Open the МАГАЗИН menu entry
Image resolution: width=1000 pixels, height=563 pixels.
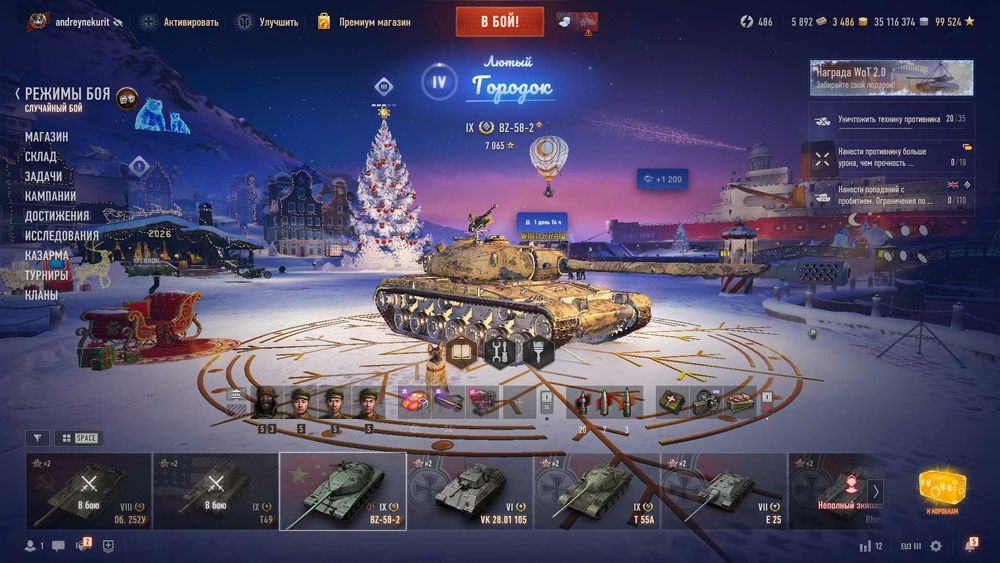(46, 137)
